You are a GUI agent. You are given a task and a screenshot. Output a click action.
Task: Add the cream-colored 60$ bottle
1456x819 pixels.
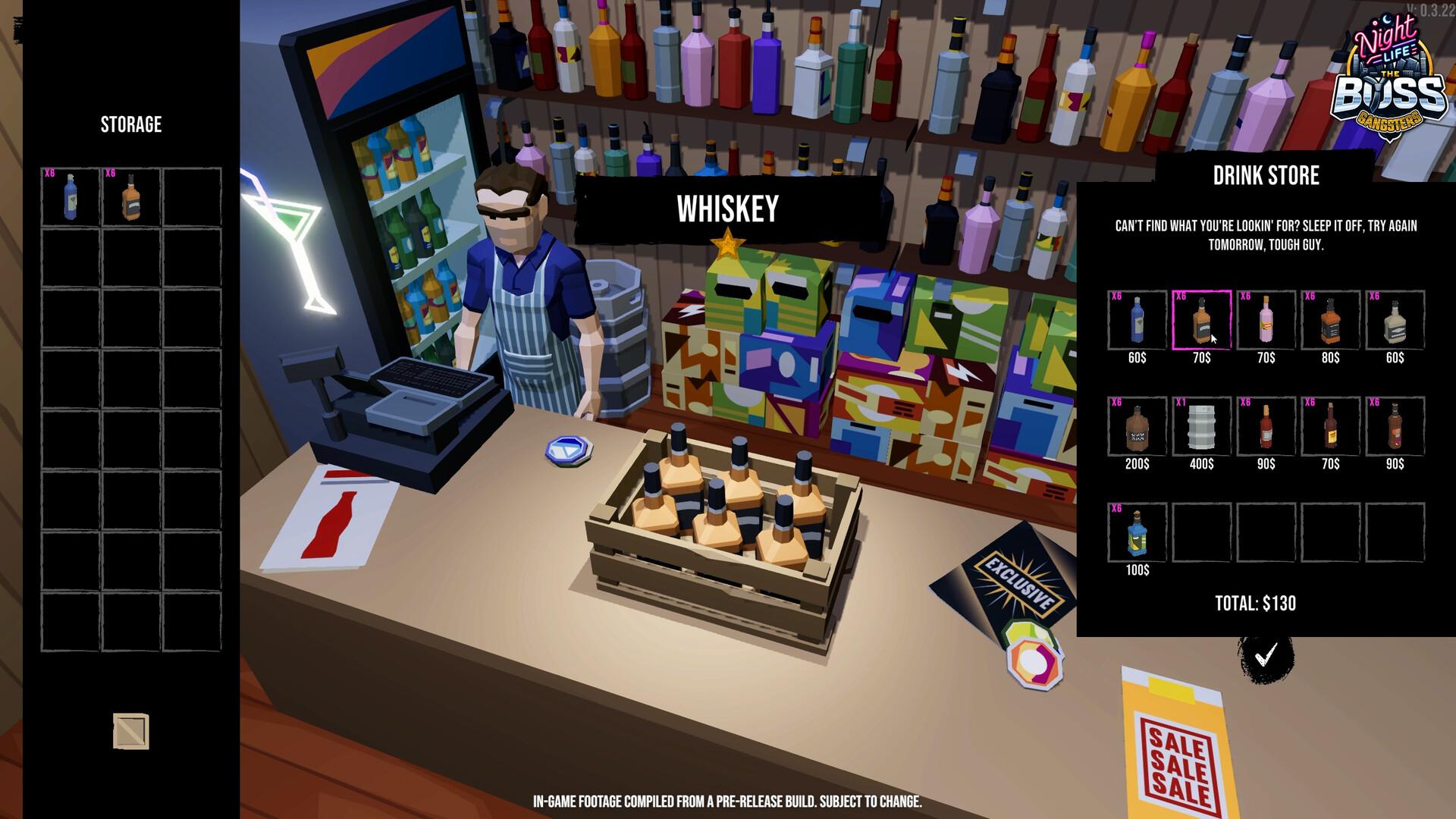pyautogui.click(x=1395, y=320)
